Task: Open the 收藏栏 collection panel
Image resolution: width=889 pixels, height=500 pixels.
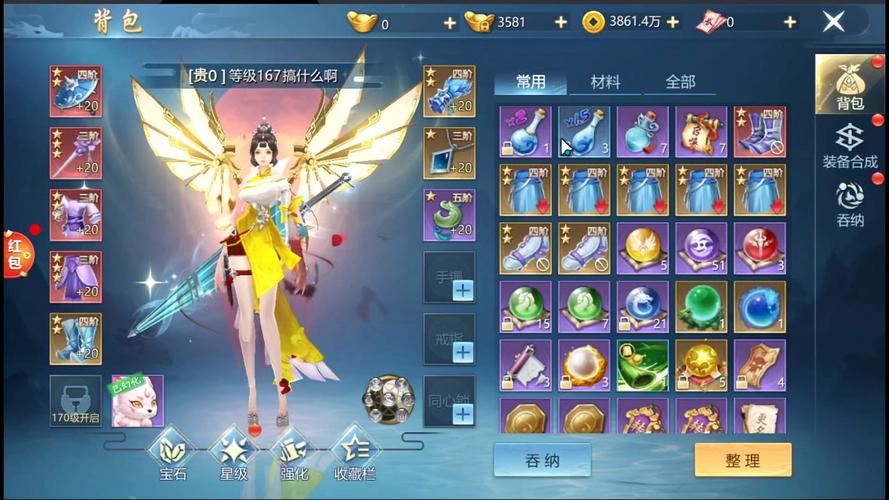Action: tap(355, 453)
